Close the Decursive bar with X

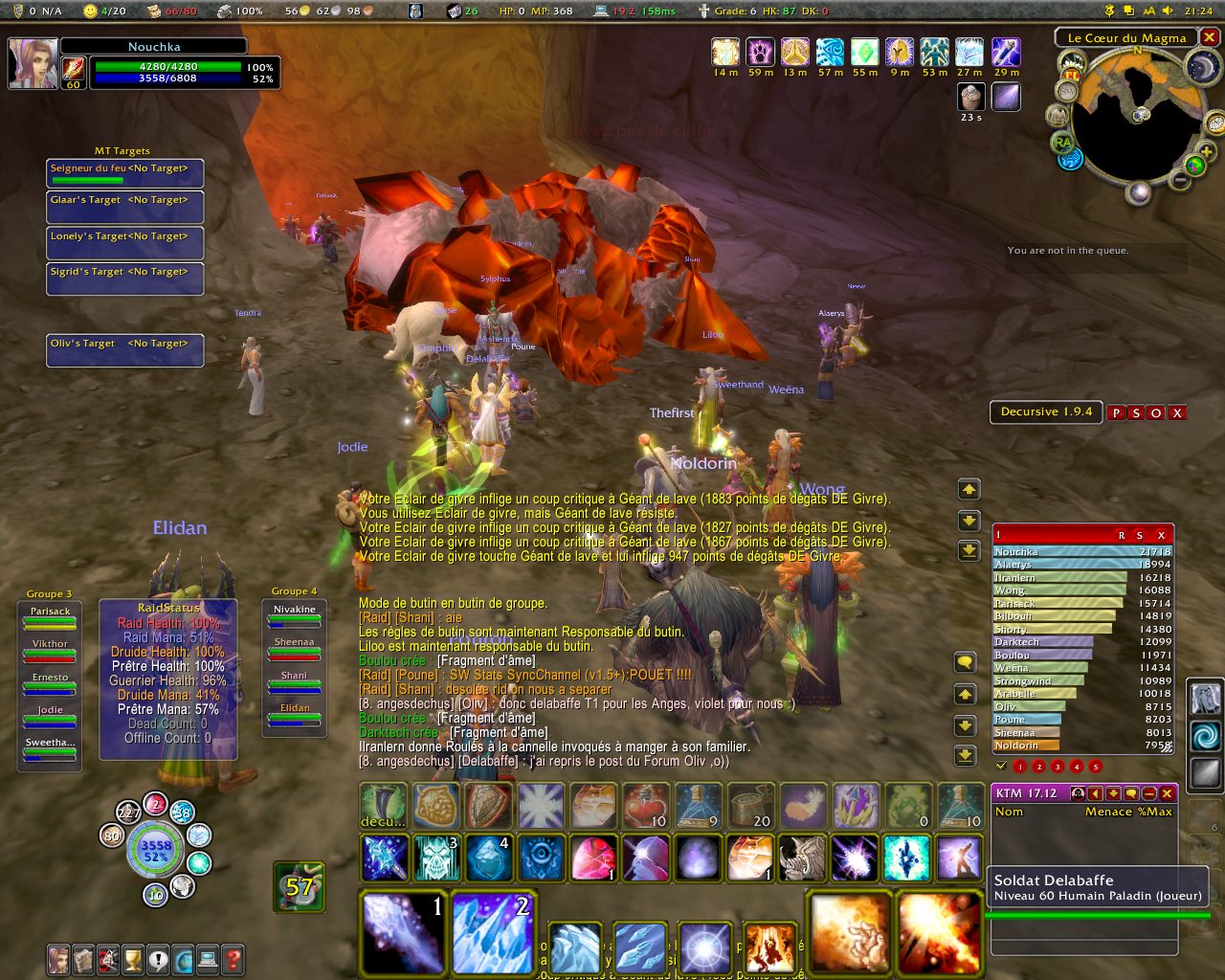1177,412
